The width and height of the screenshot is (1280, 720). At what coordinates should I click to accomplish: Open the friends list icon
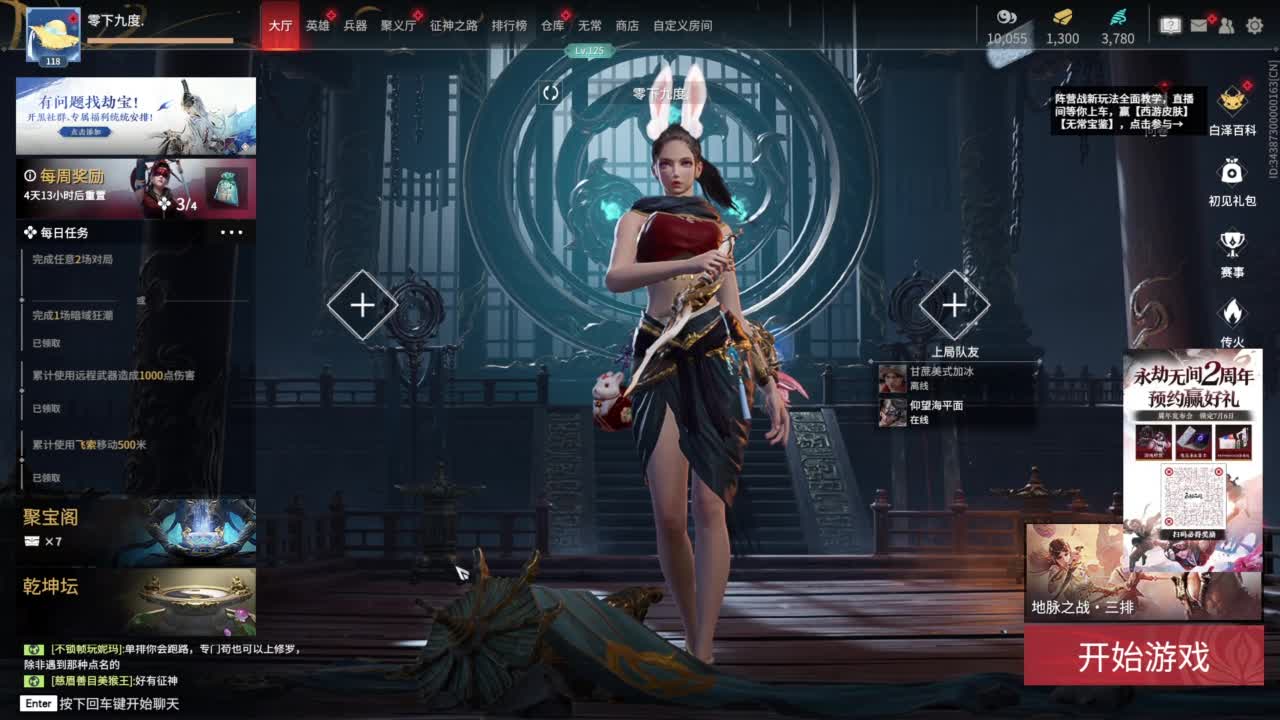click(x=1226, y=26)
